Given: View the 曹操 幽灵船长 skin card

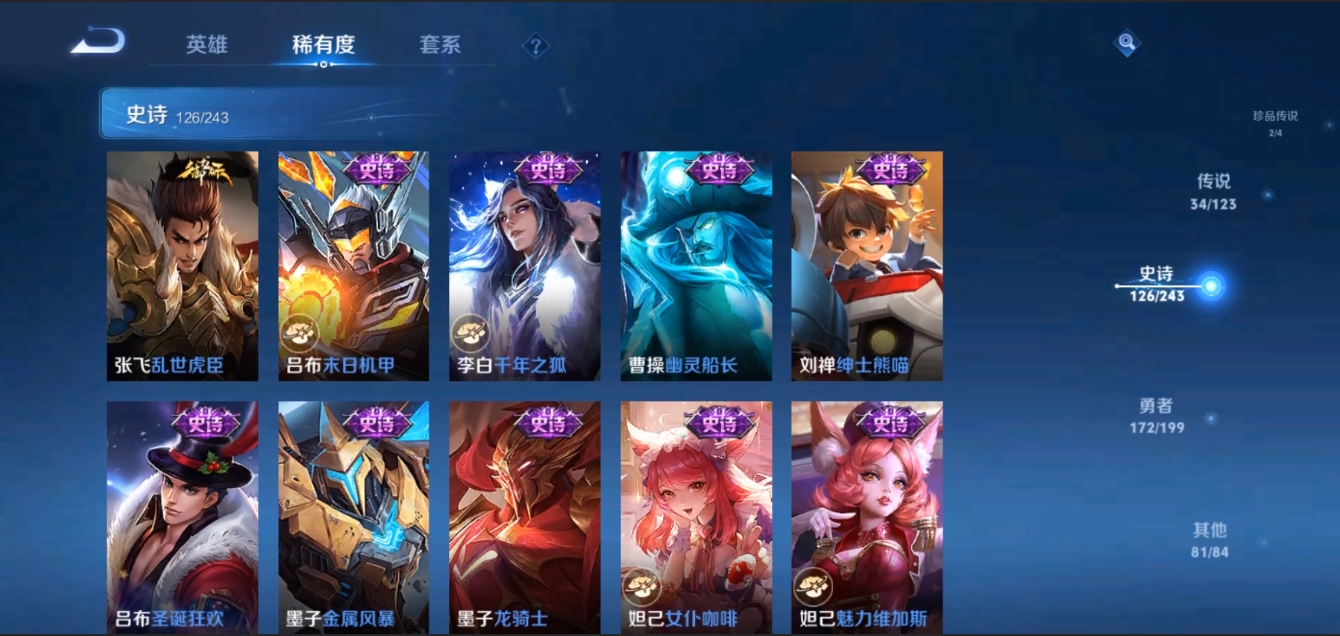Looking at the screenshot, I should point(696,266).
